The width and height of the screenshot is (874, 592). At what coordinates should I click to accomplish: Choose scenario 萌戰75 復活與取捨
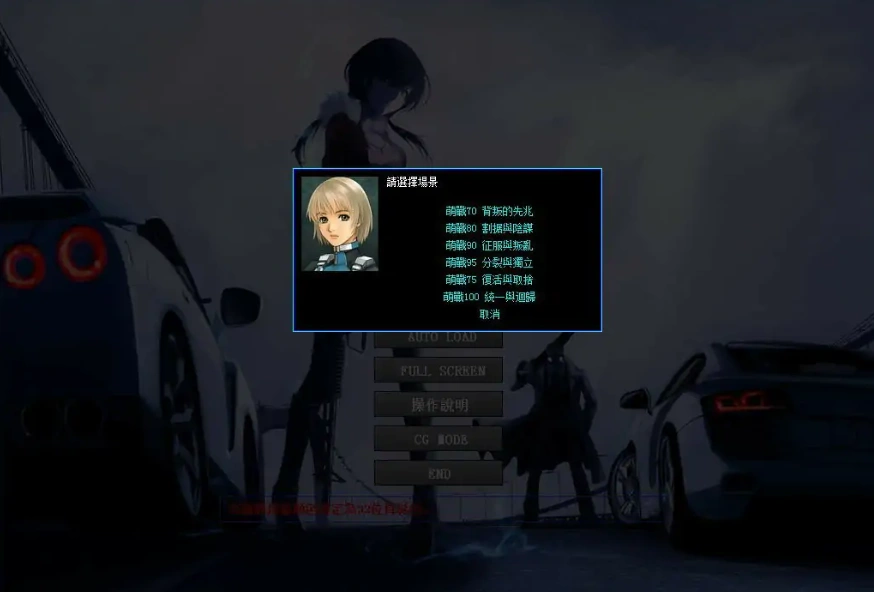tap(489, 280)
